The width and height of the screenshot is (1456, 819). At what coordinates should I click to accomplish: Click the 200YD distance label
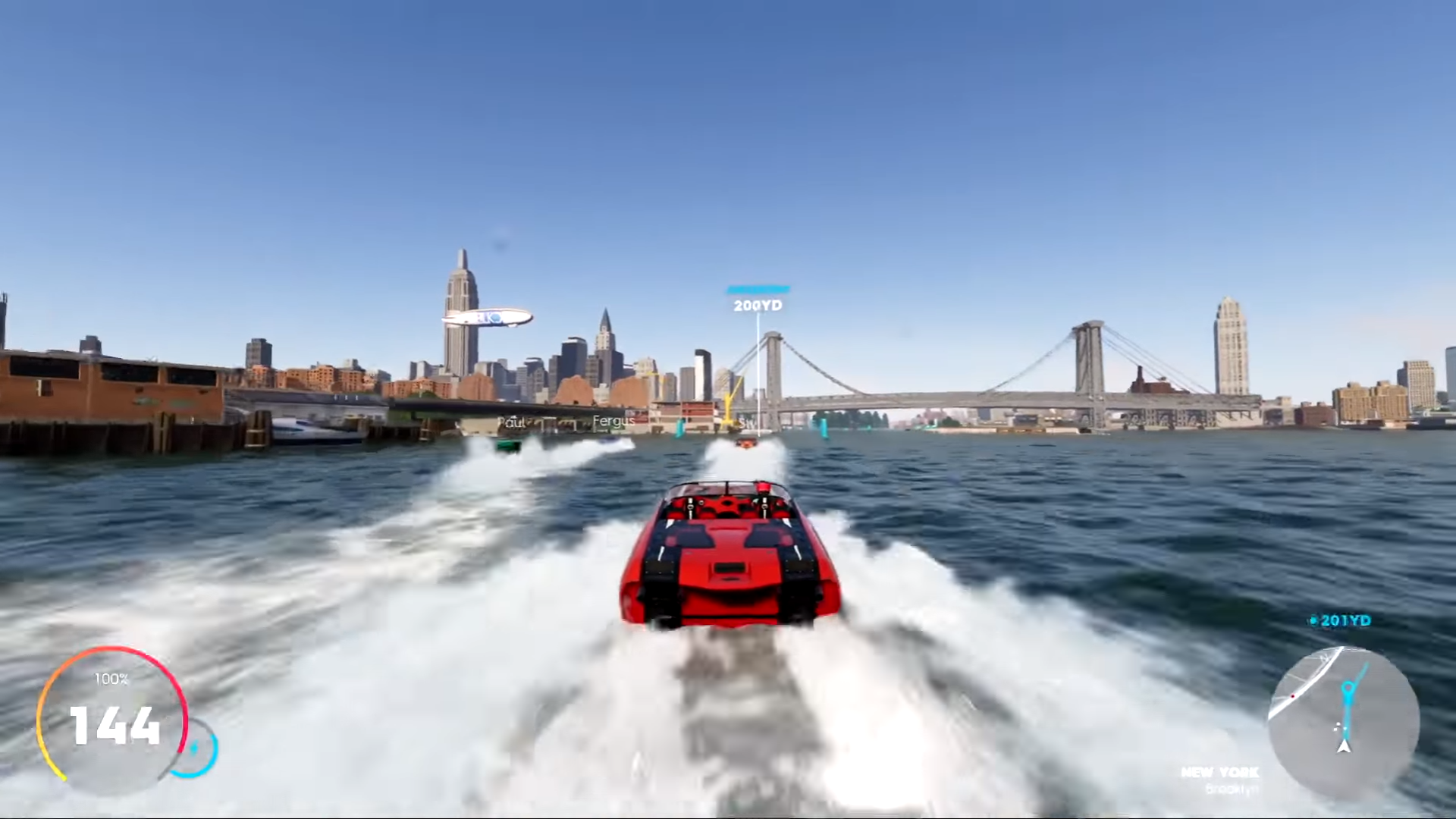[756, 306]
